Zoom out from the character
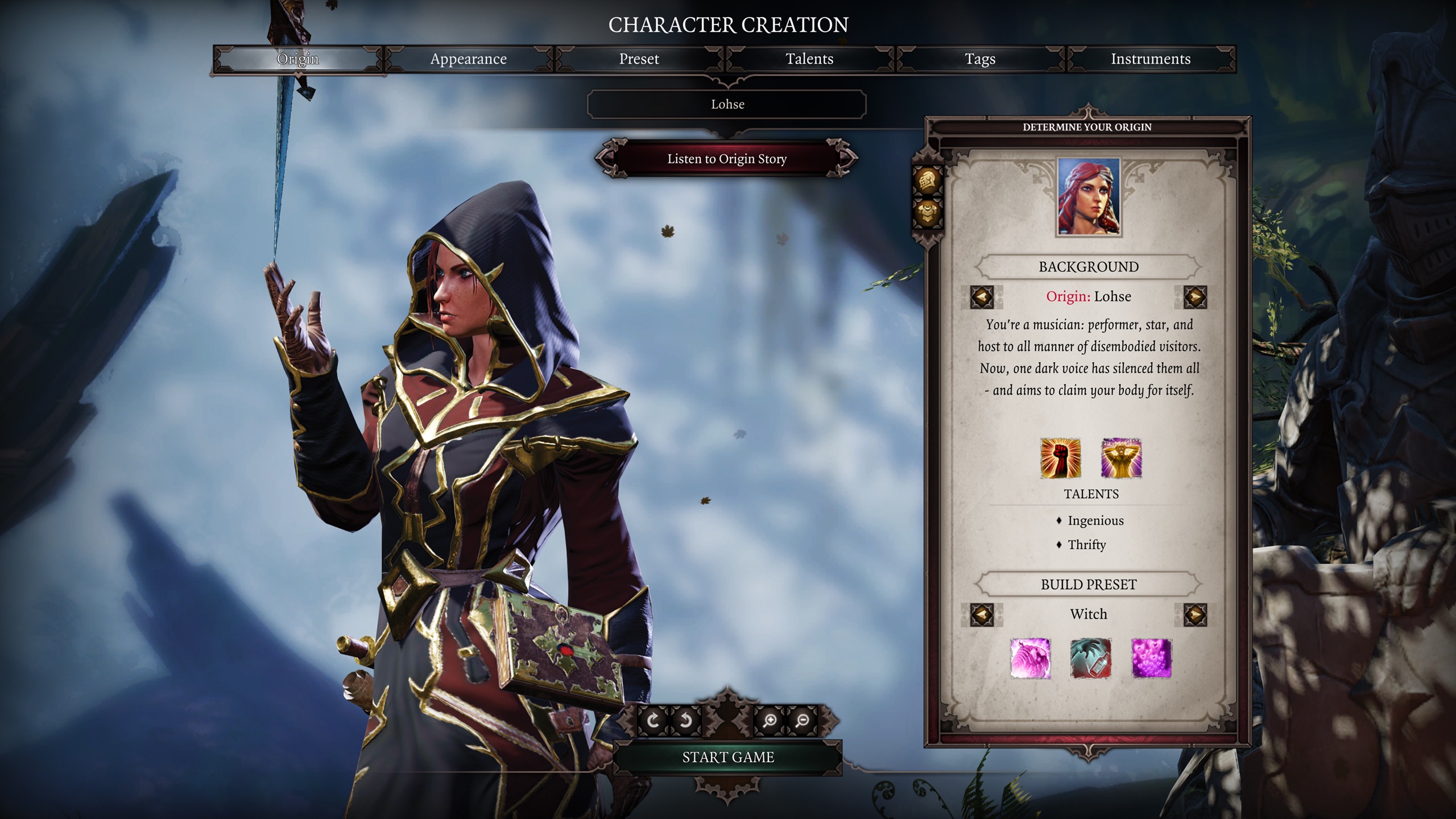This screenshot has height=819, width=1456. 803,721
